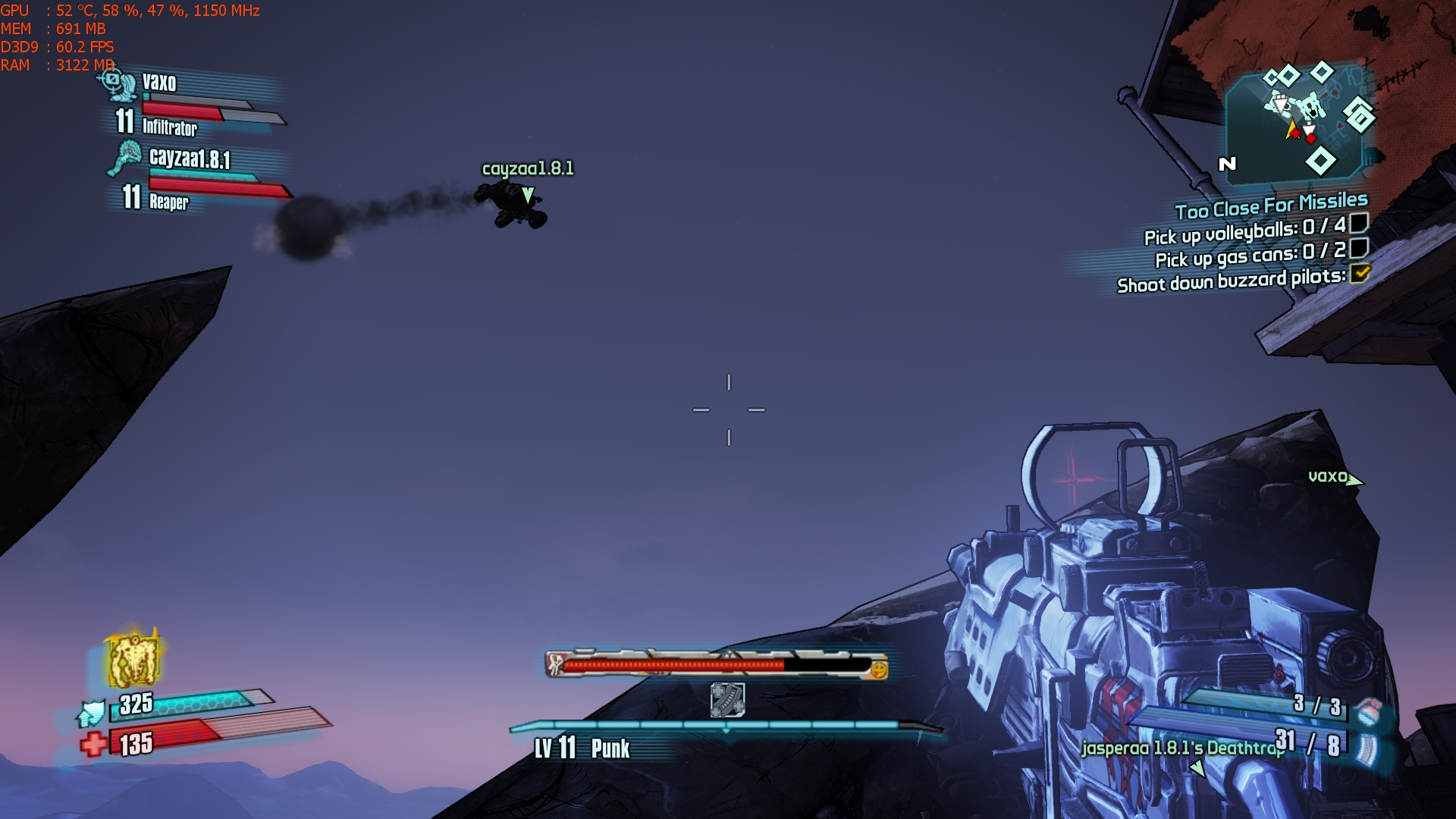
Task: Click the shield icon beside 325
Action: click(93, 713)
